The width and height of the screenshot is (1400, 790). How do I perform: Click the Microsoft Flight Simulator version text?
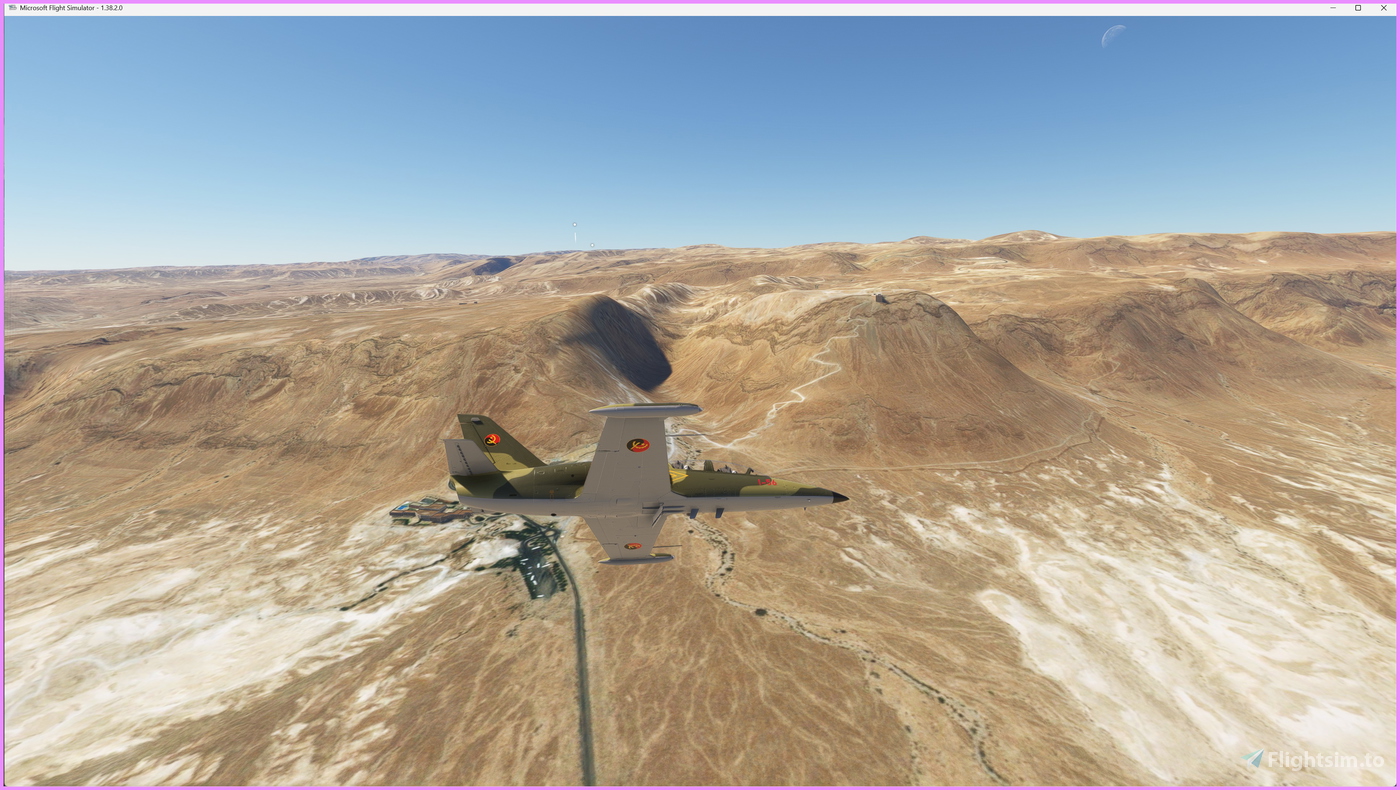point(72,6)
